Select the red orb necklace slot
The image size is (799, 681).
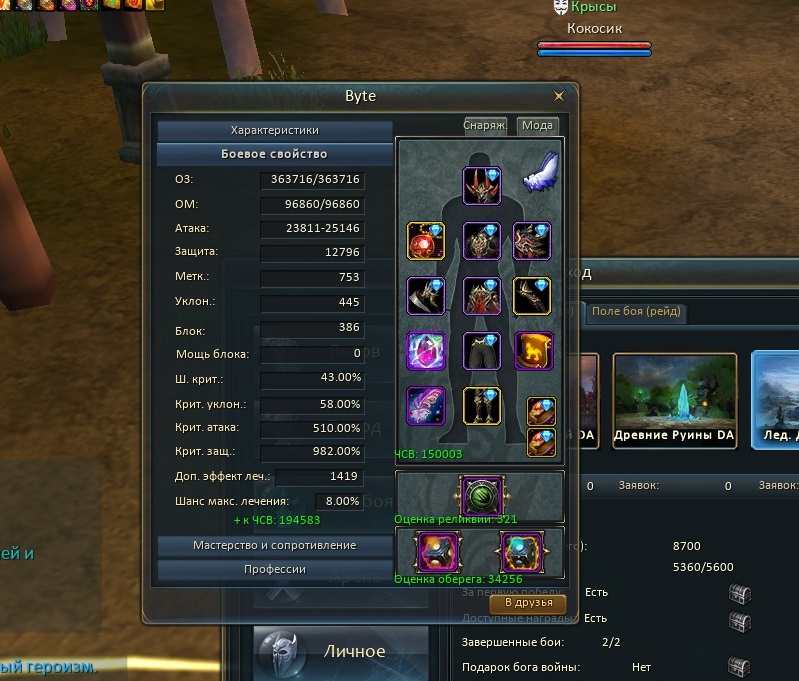pos(426,241)
